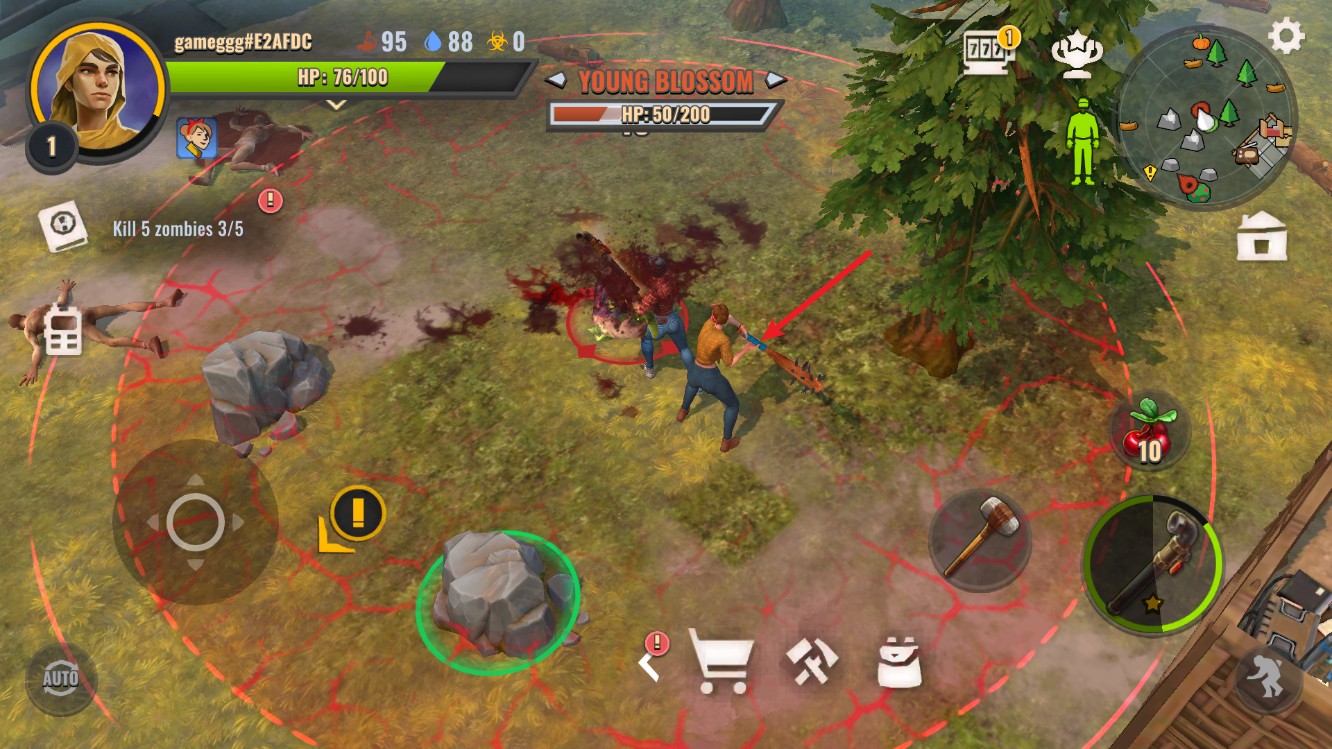The height and width of the screenshot is (749, 1332).
Task: Open the settings gear menu
Action: 1286,36
